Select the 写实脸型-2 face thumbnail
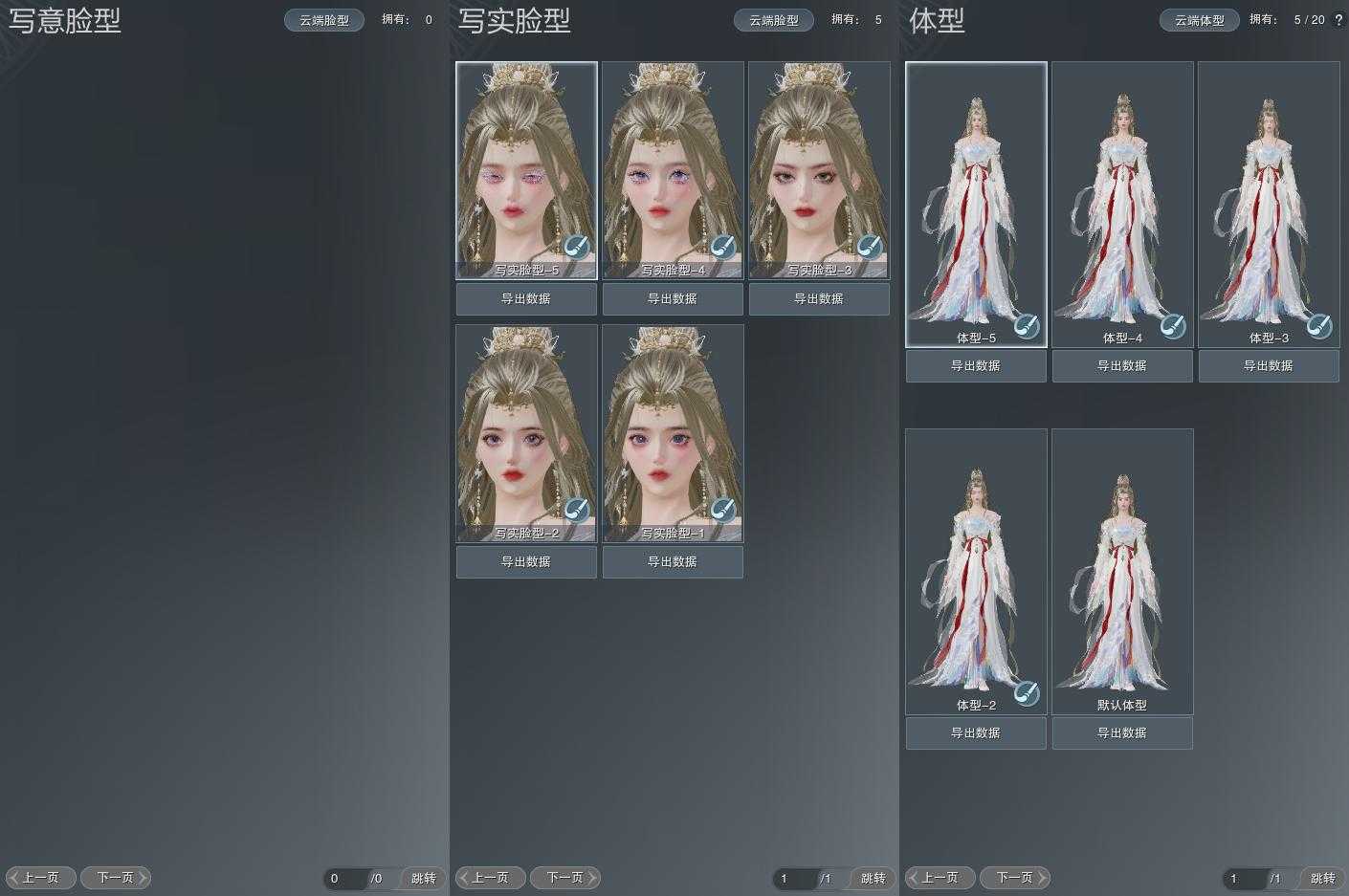 (x=526, y=433)
